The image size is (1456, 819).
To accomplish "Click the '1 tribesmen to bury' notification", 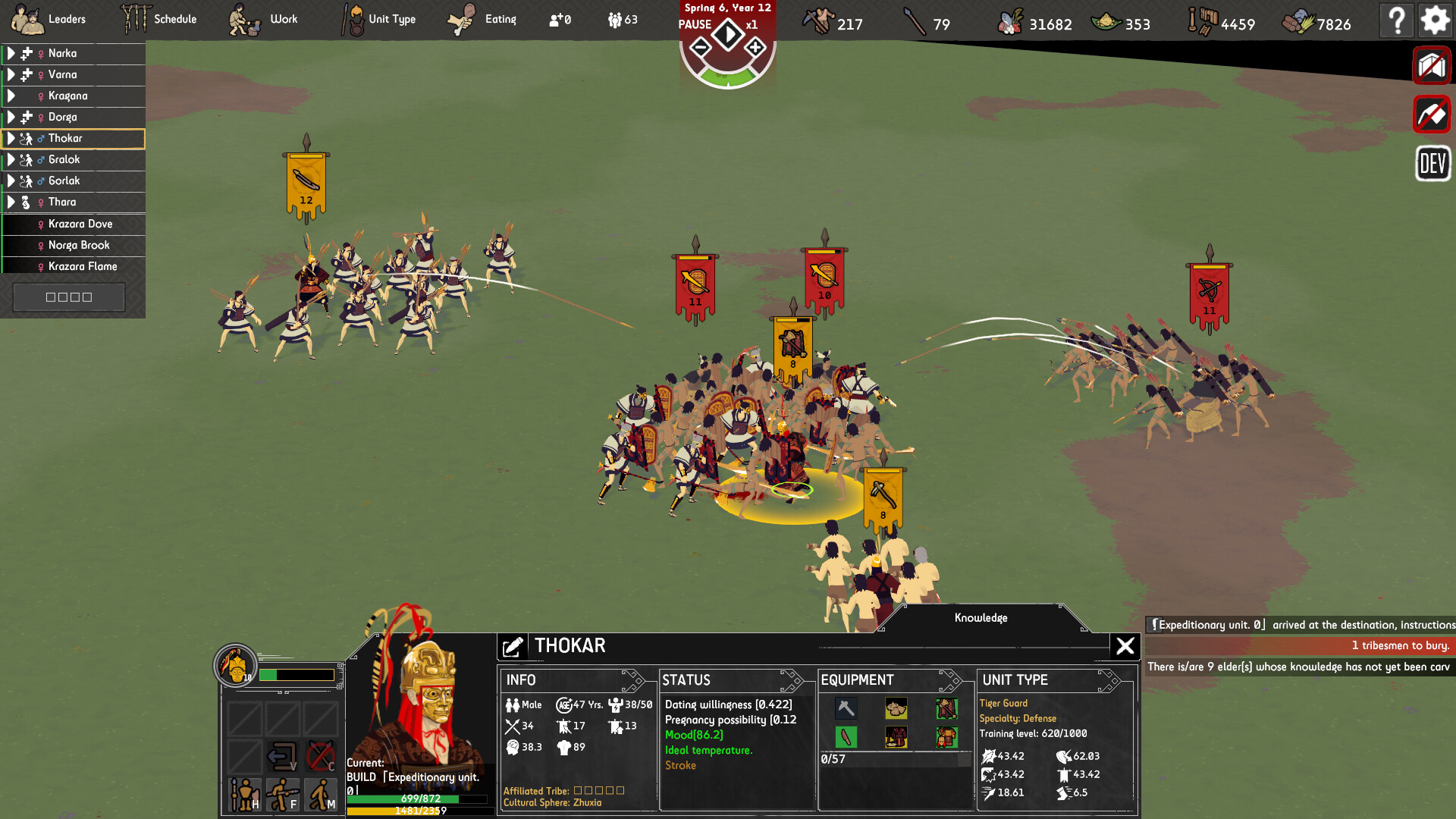I will pyautogui.click(x=1298, y=645).
